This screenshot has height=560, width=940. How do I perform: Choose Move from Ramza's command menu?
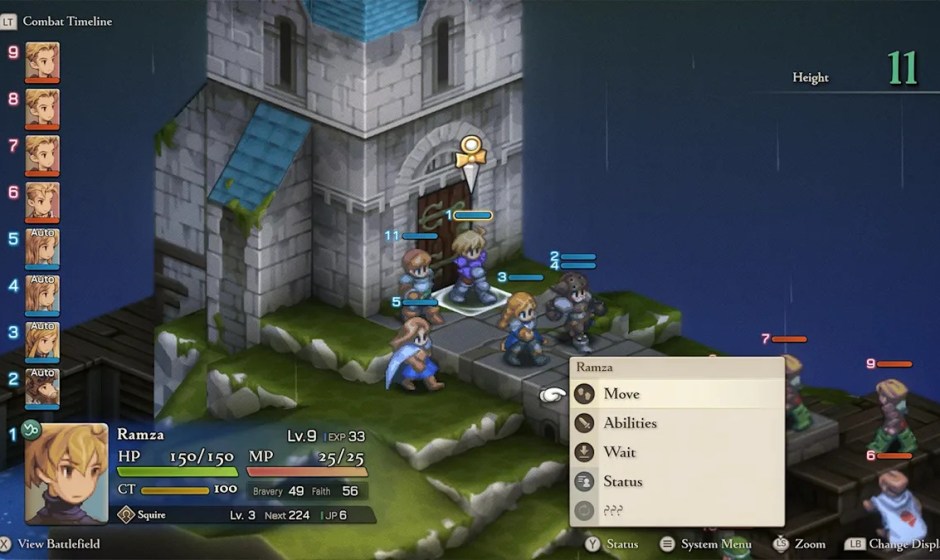(621, 394)
